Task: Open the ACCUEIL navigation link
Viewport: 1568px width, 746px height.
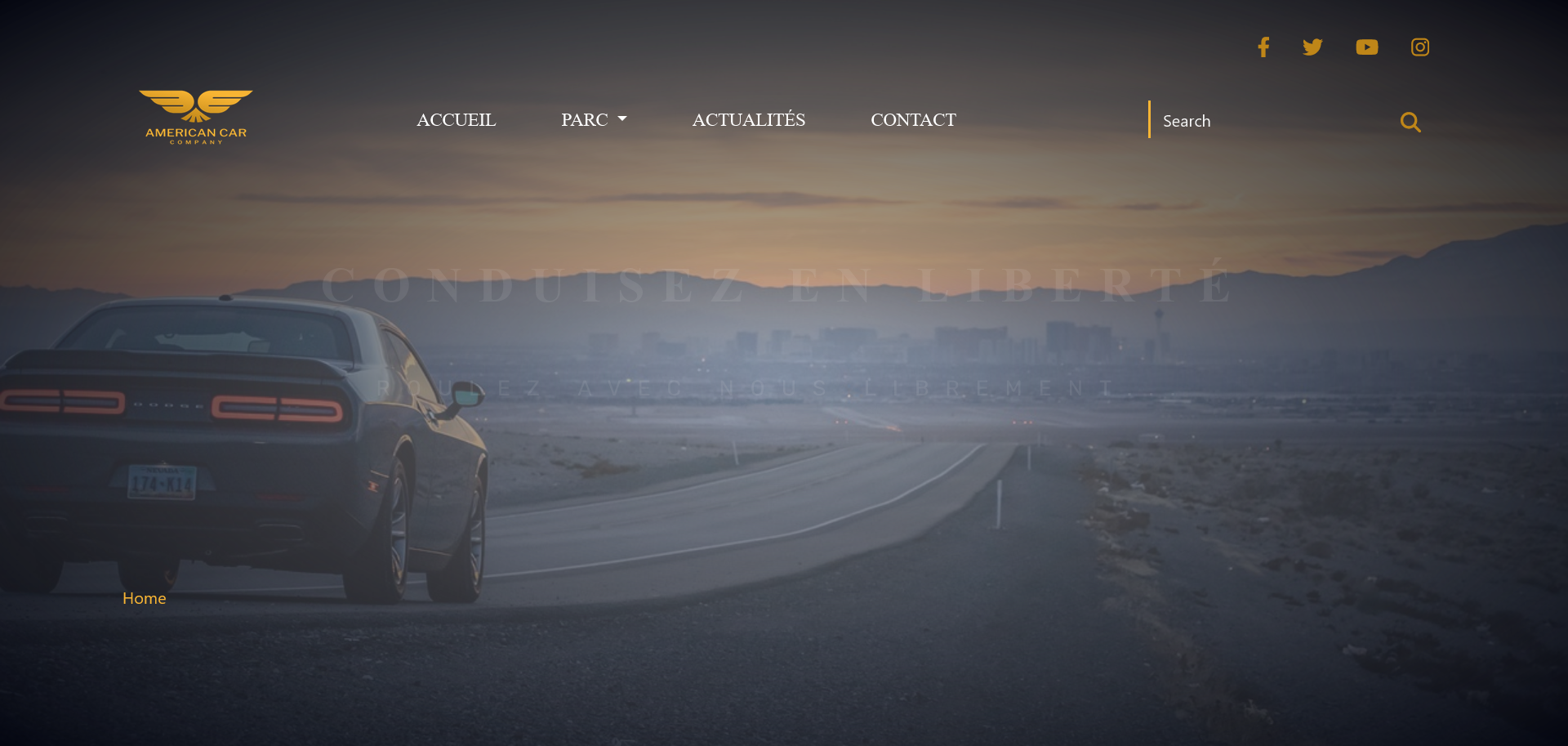Action: pos(456,120)
